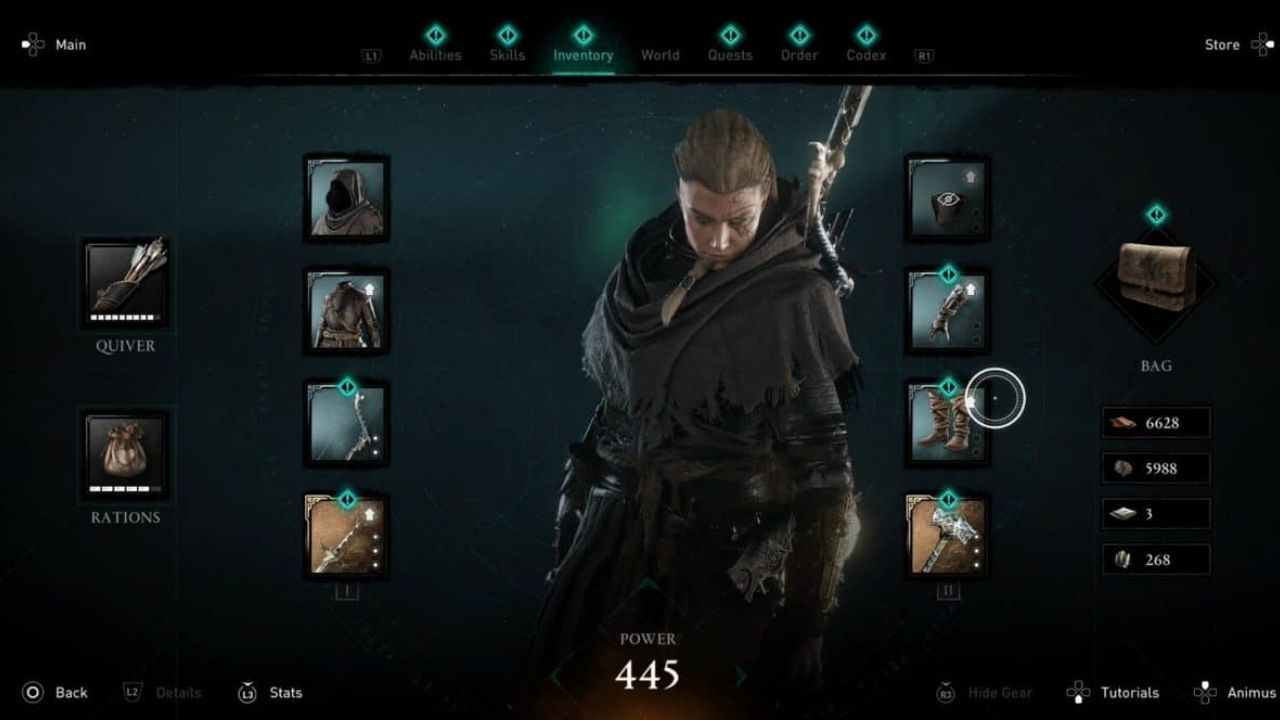
Task: Go to the World tab
Action: [x=660, y=55]
